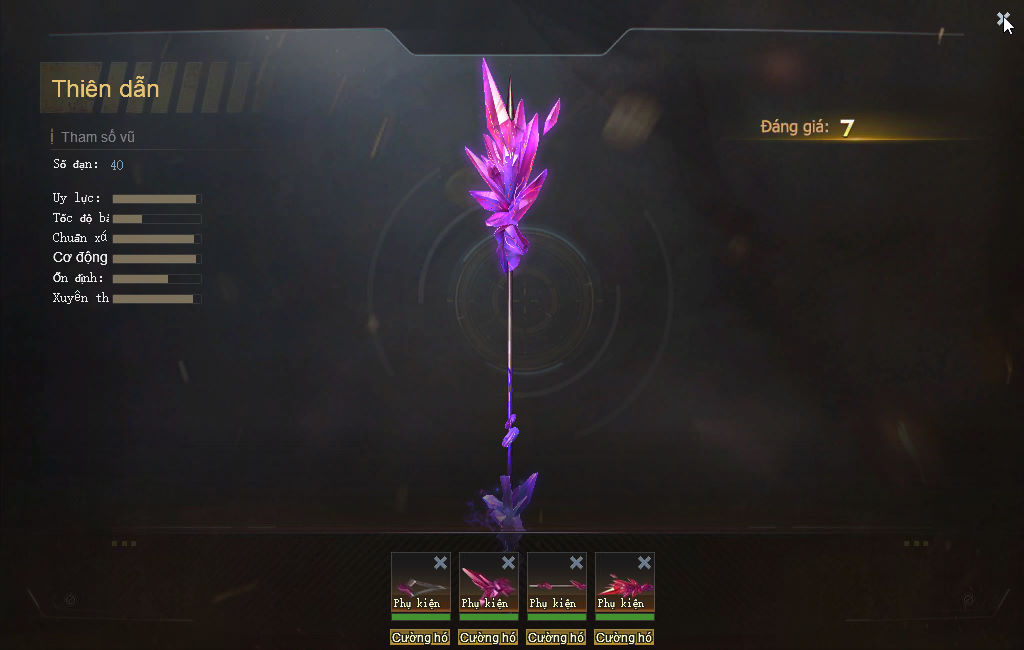
Task: Remove the grey arrowhead accessory with its X
Action: point(440,563)
